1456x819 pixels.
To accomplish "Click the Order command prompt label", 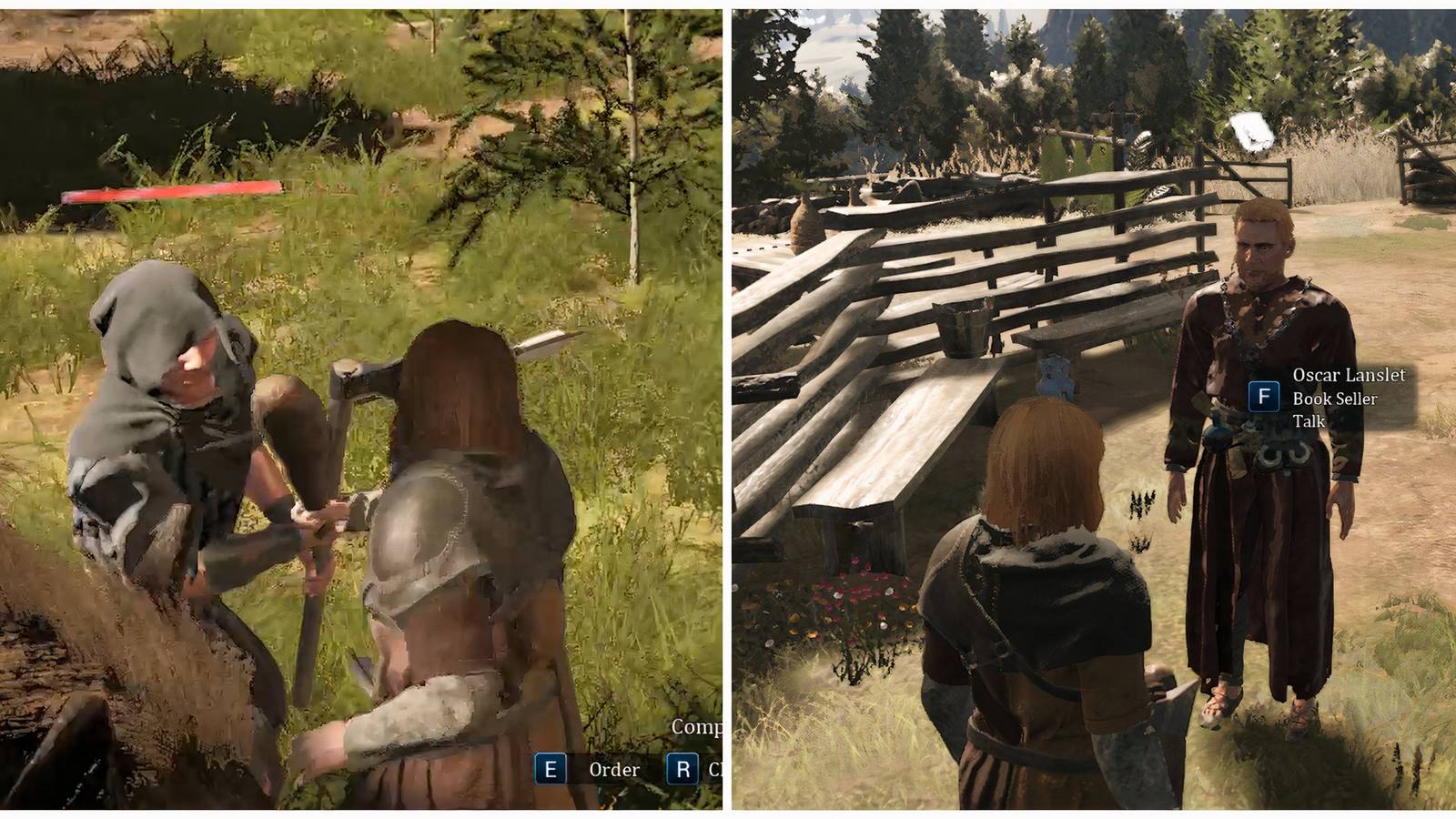I will coord(615,770).
